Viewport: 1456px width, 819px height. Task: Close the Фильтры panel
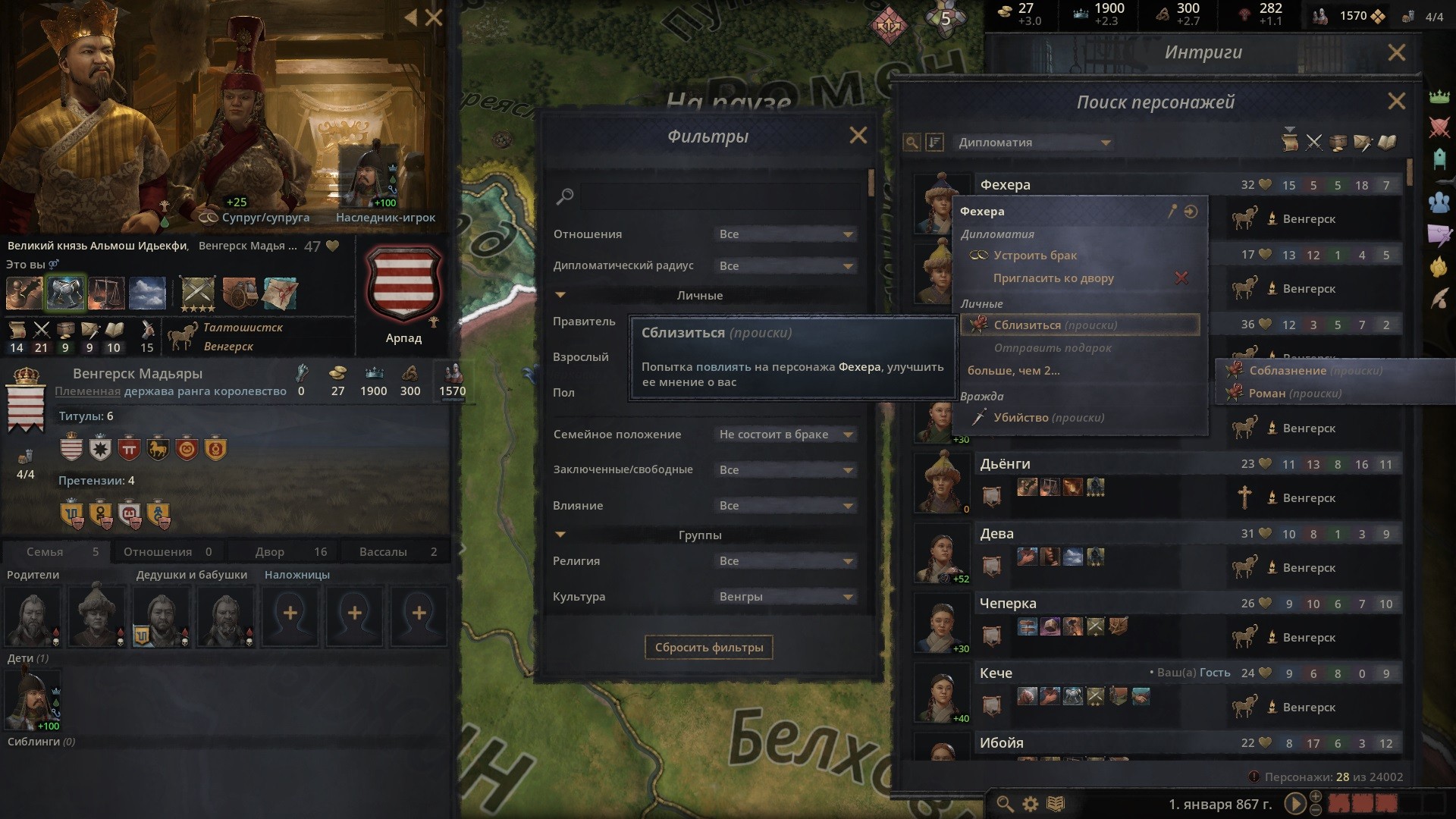tap(858, 136)
